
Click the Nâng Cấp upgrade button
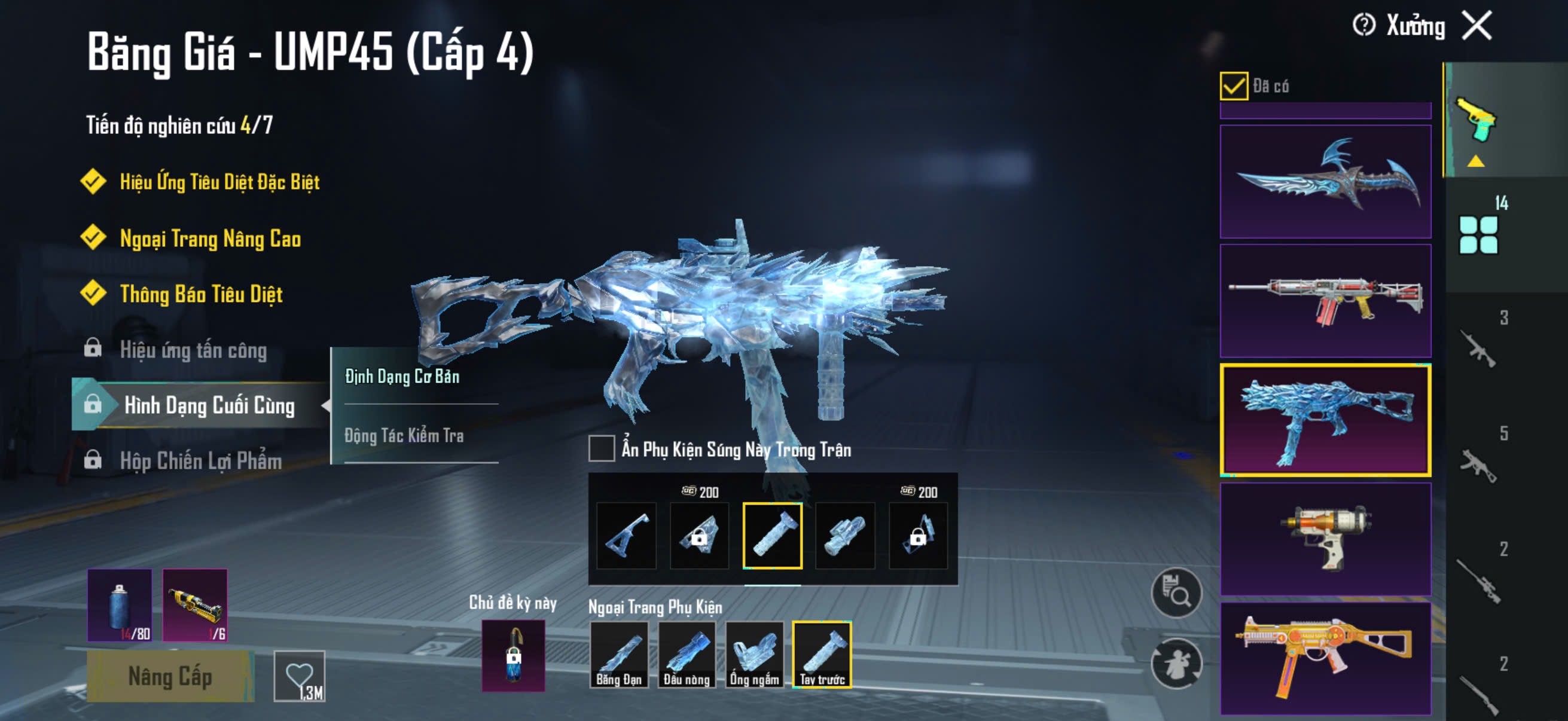point(170,676)
